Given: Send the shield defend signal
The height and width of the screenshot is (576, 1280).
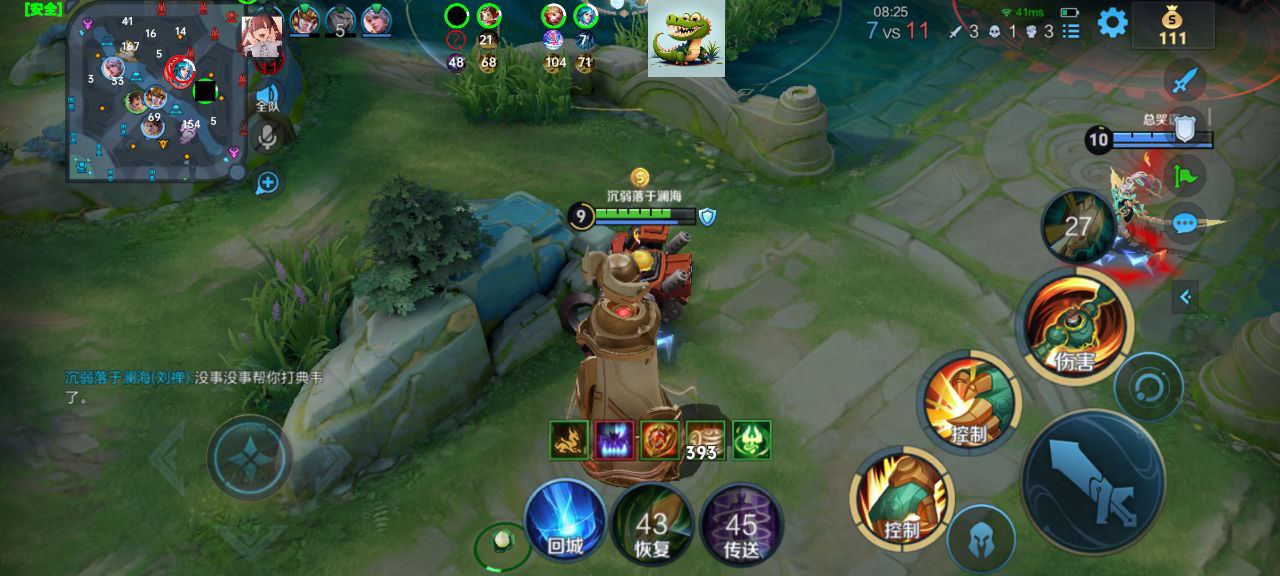Looking at the screenshot, I should click(x=1186, y=127).
